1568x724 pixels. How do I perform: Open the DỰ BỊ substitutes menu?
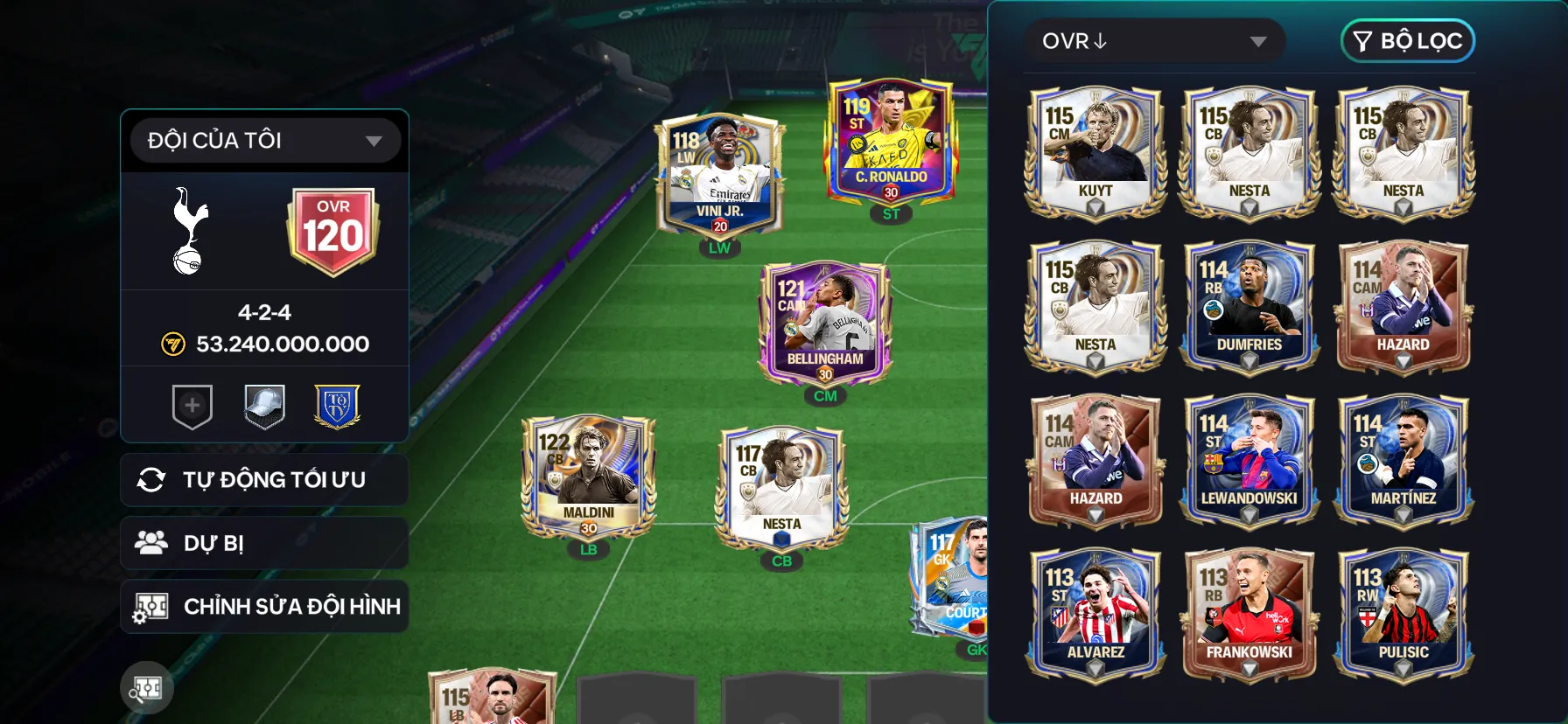264,543
